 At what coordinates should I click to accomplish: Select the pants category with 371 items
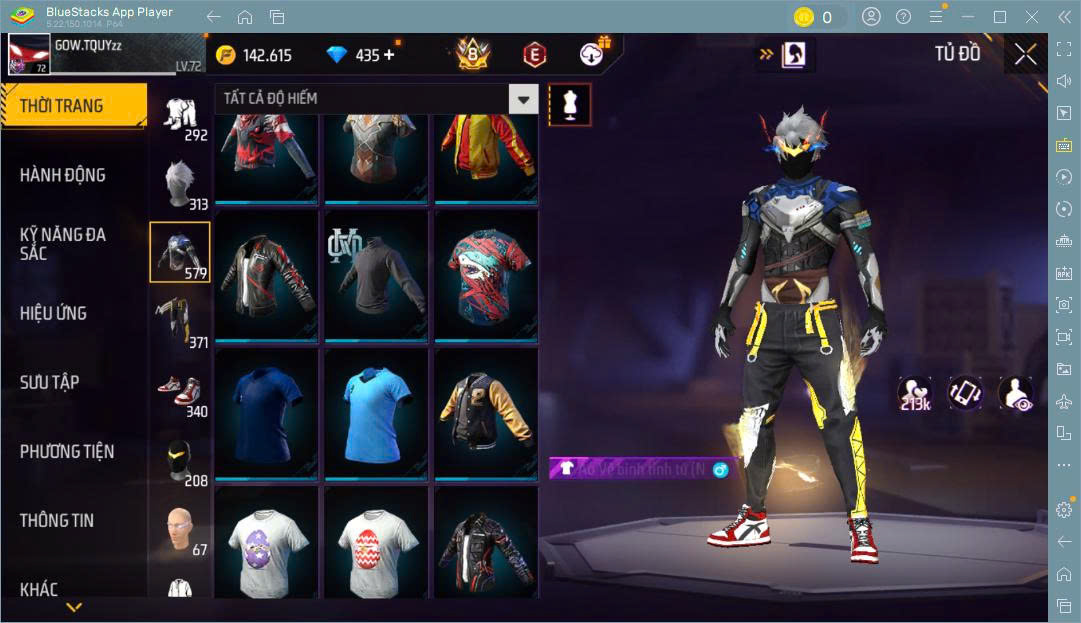click(180, 322)
